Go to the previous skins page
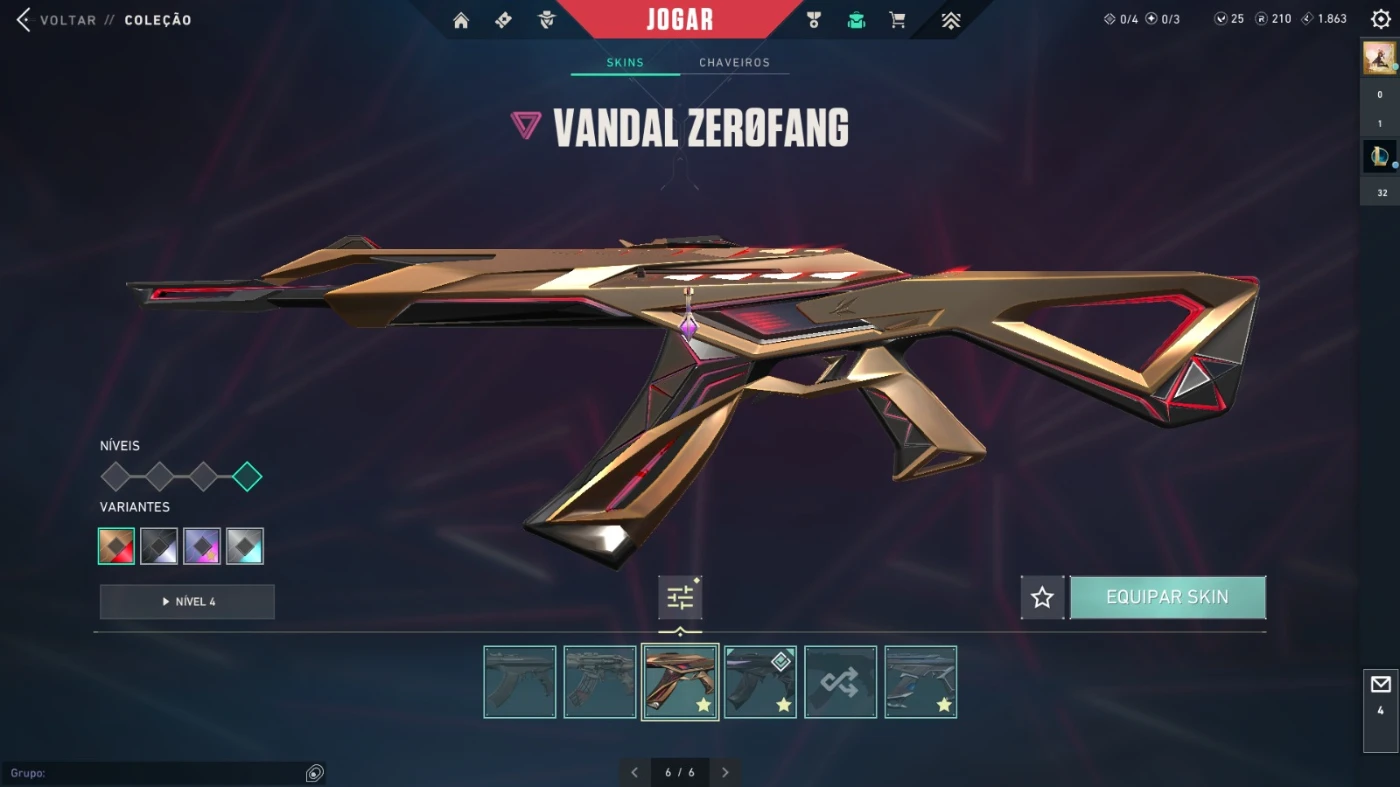Viewport: 1400px width, 787px height. [634, 772]
